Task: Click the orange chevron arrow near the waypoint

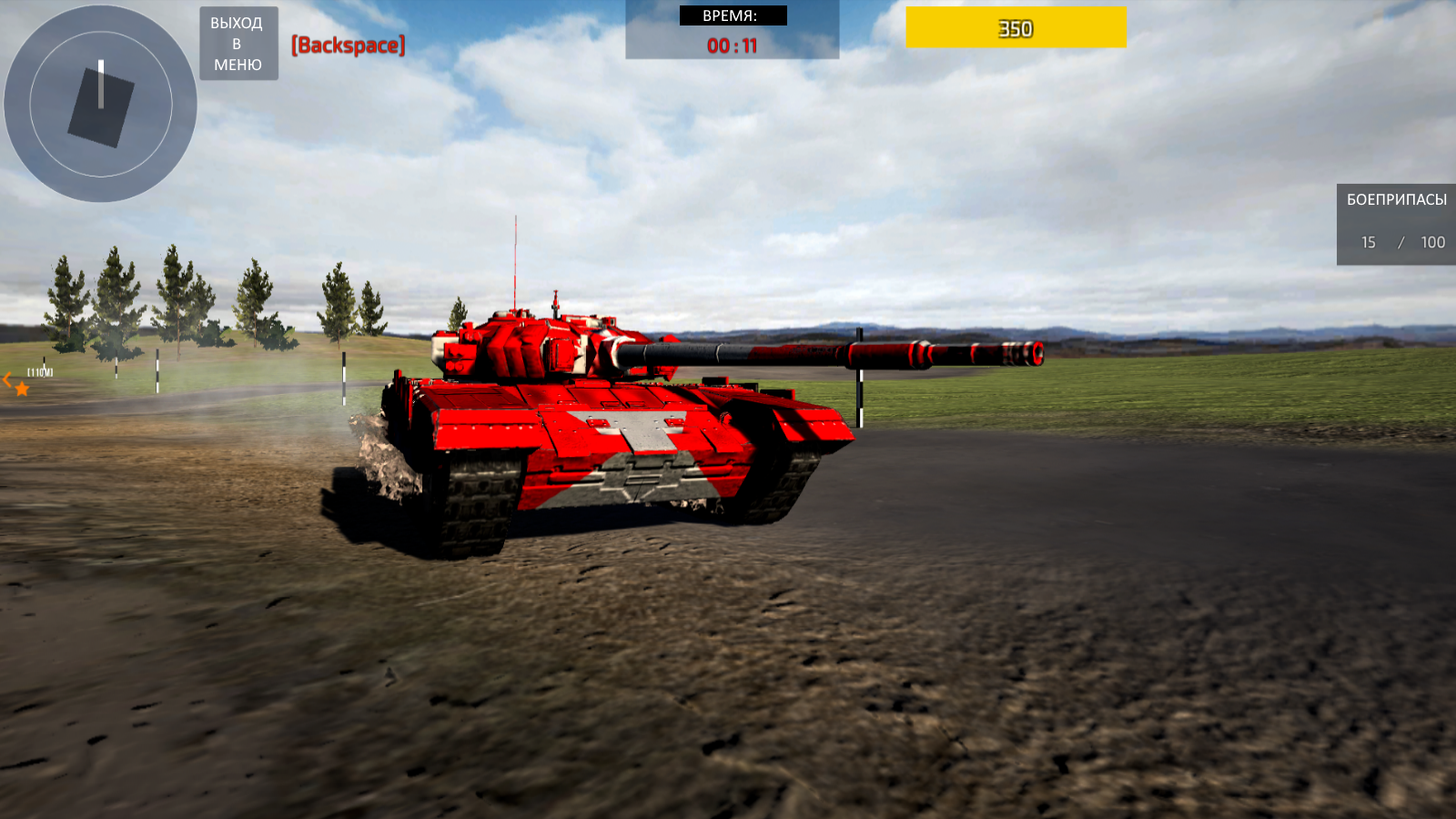Action: [x=5, y=380]
